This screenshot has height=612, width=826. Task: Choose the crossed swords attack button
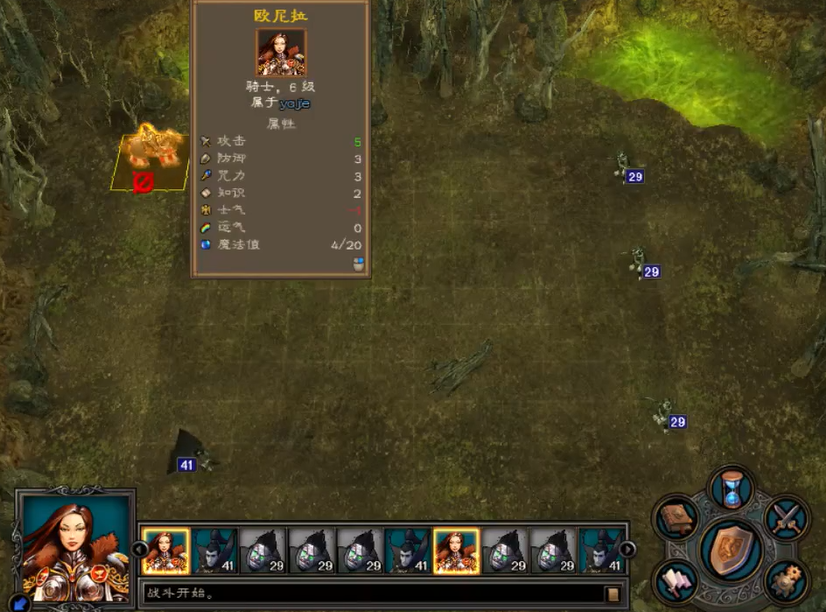tap(787, 518)
